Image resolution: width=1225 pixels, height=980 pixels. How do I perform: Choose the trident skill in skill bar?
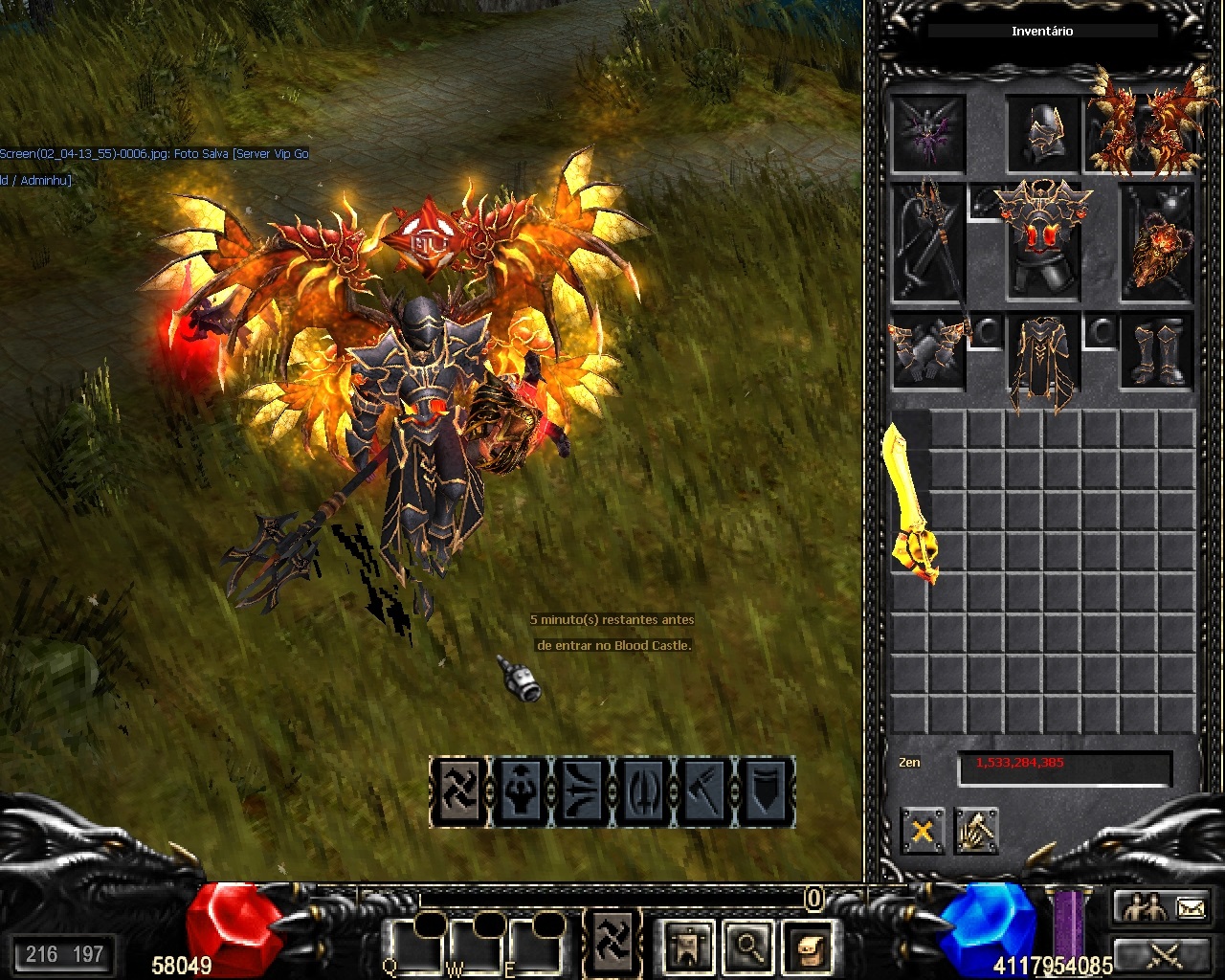[x=641, y=791]
